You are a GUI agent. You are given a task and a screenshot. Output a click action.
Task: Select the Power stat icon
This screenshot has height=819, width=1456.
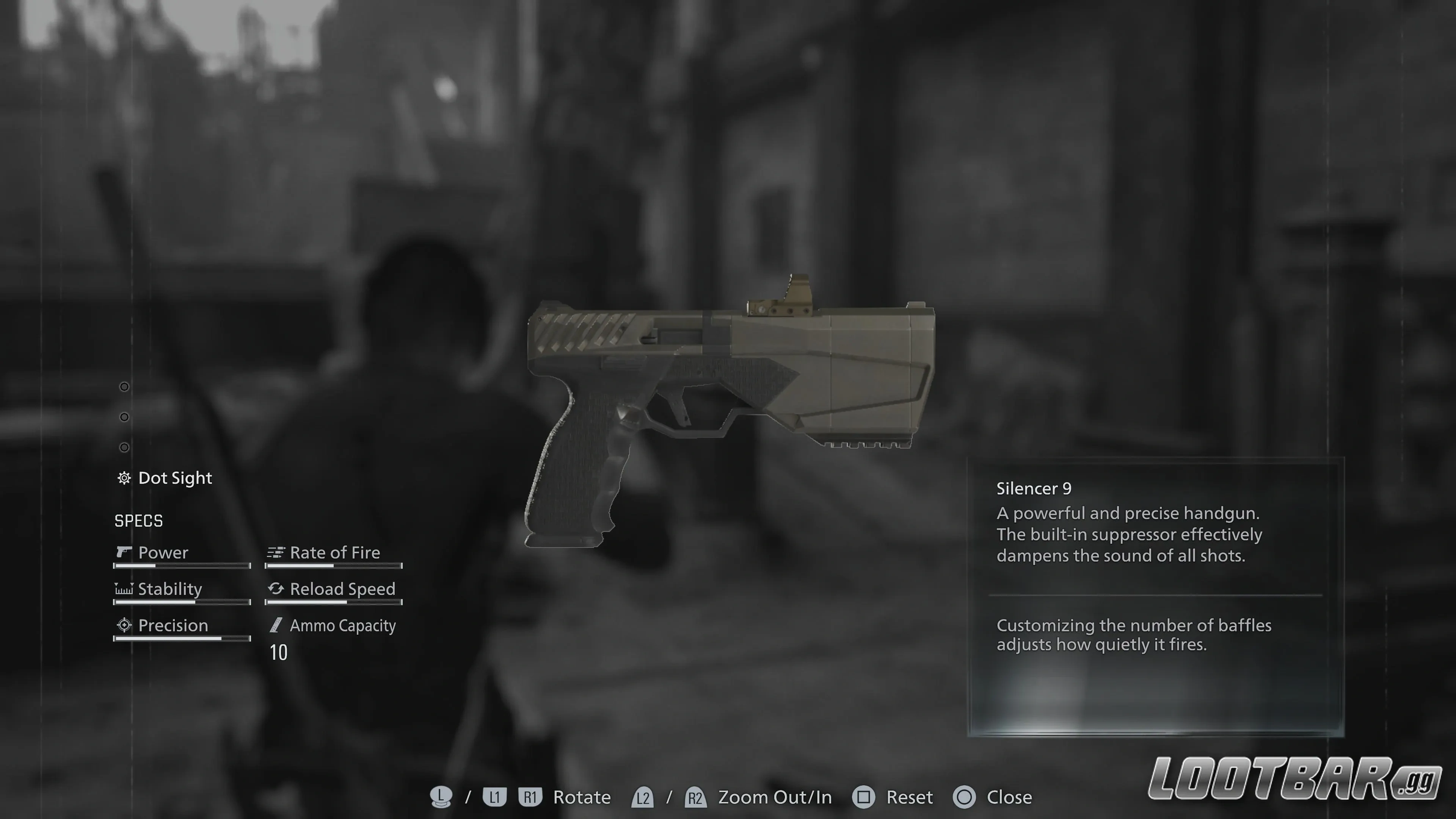[x=124, y=552]
